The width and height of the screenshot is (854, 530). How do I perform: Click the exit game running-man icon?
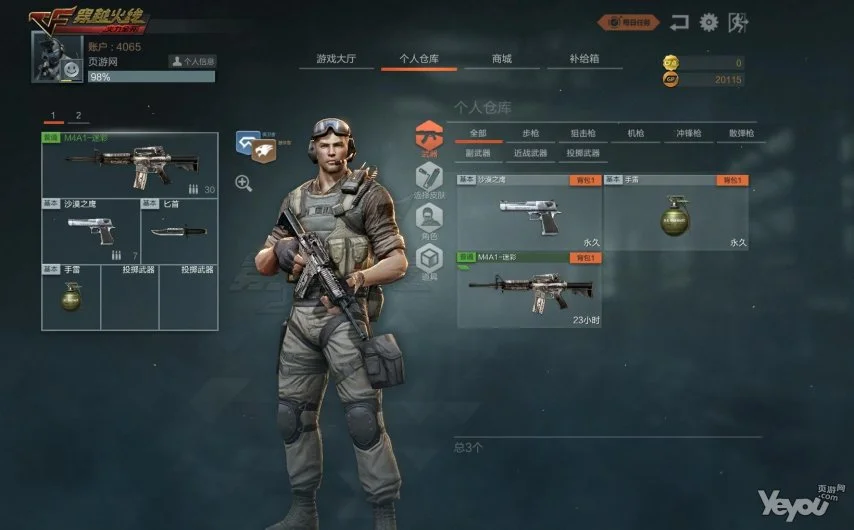click(738, 21)
